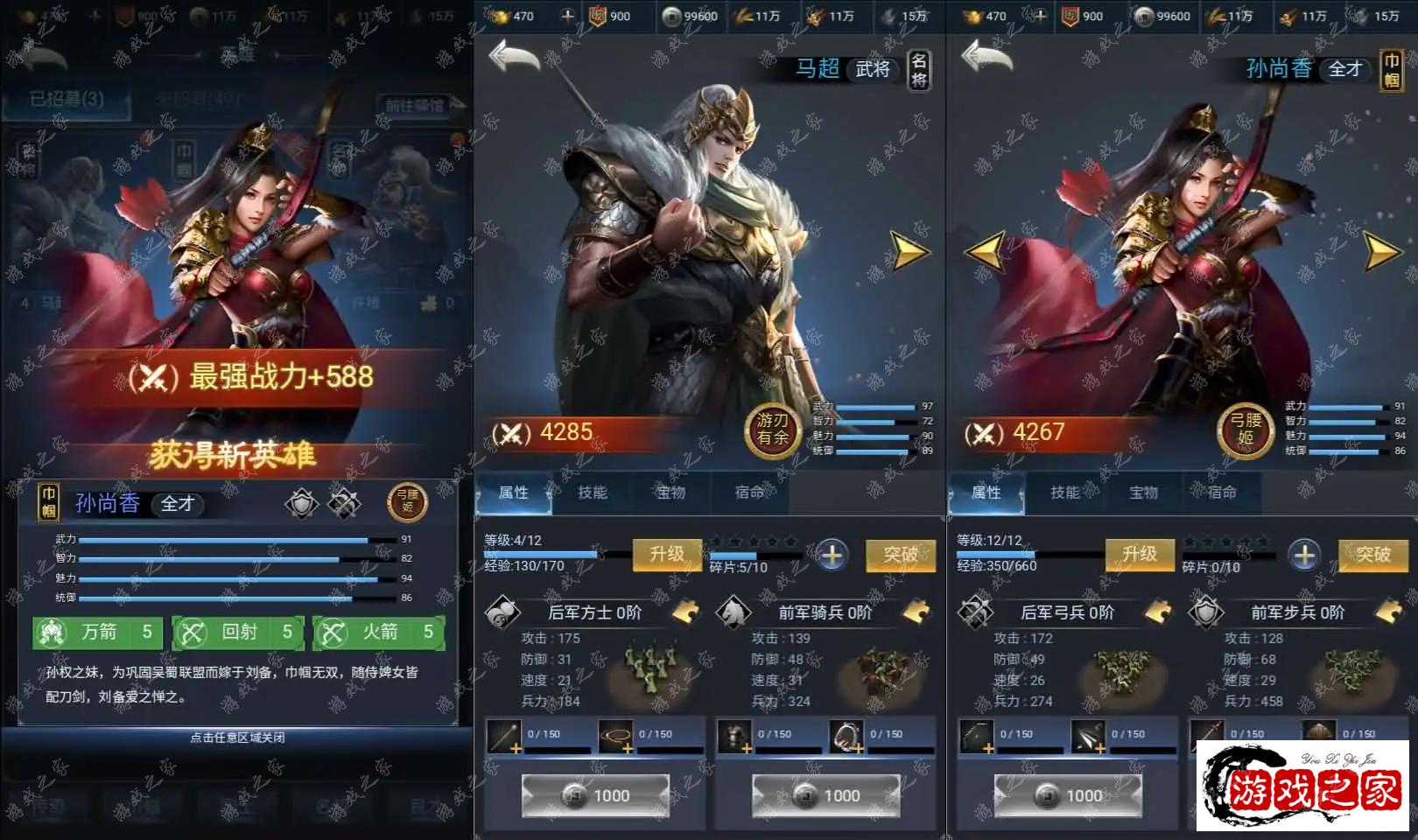Open the 后军弓兵 troop upgrade puzzle icon
Screen dimensions: 1418x840
point(1158,612)
